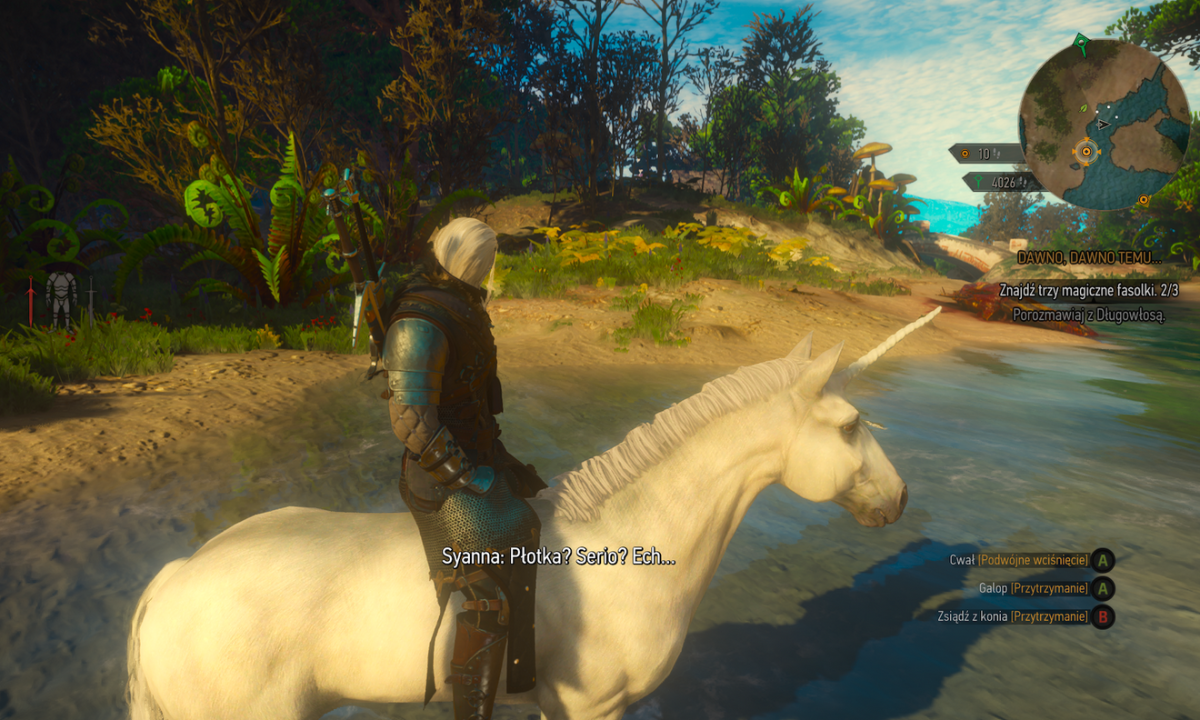The image size is (1200, 720).
Task: Click the orange marker on minimap's lower-right edge
Action: coord(1144,200)
